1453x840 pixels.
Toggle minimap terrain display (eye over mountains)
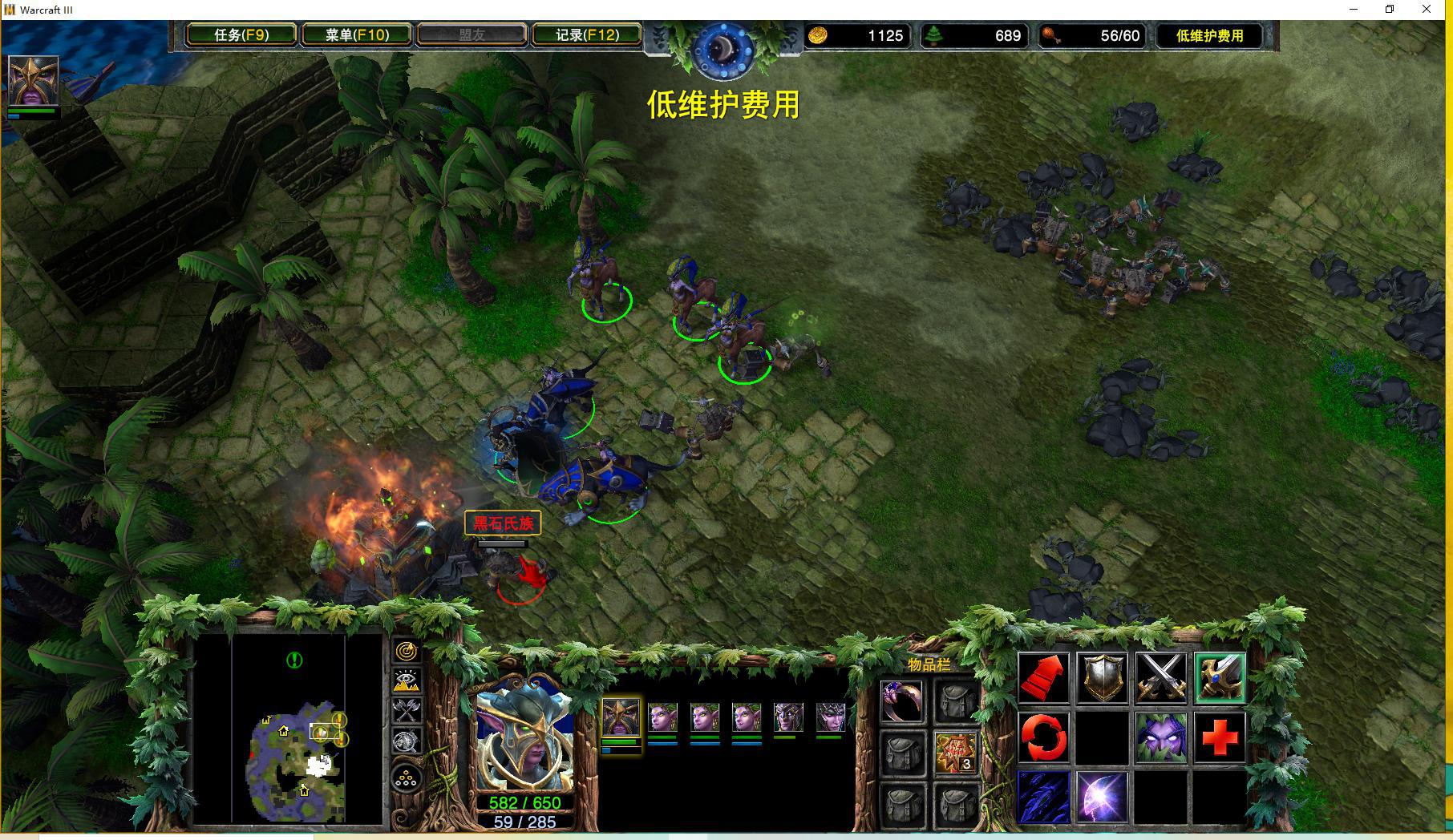(x=407, y=681)
